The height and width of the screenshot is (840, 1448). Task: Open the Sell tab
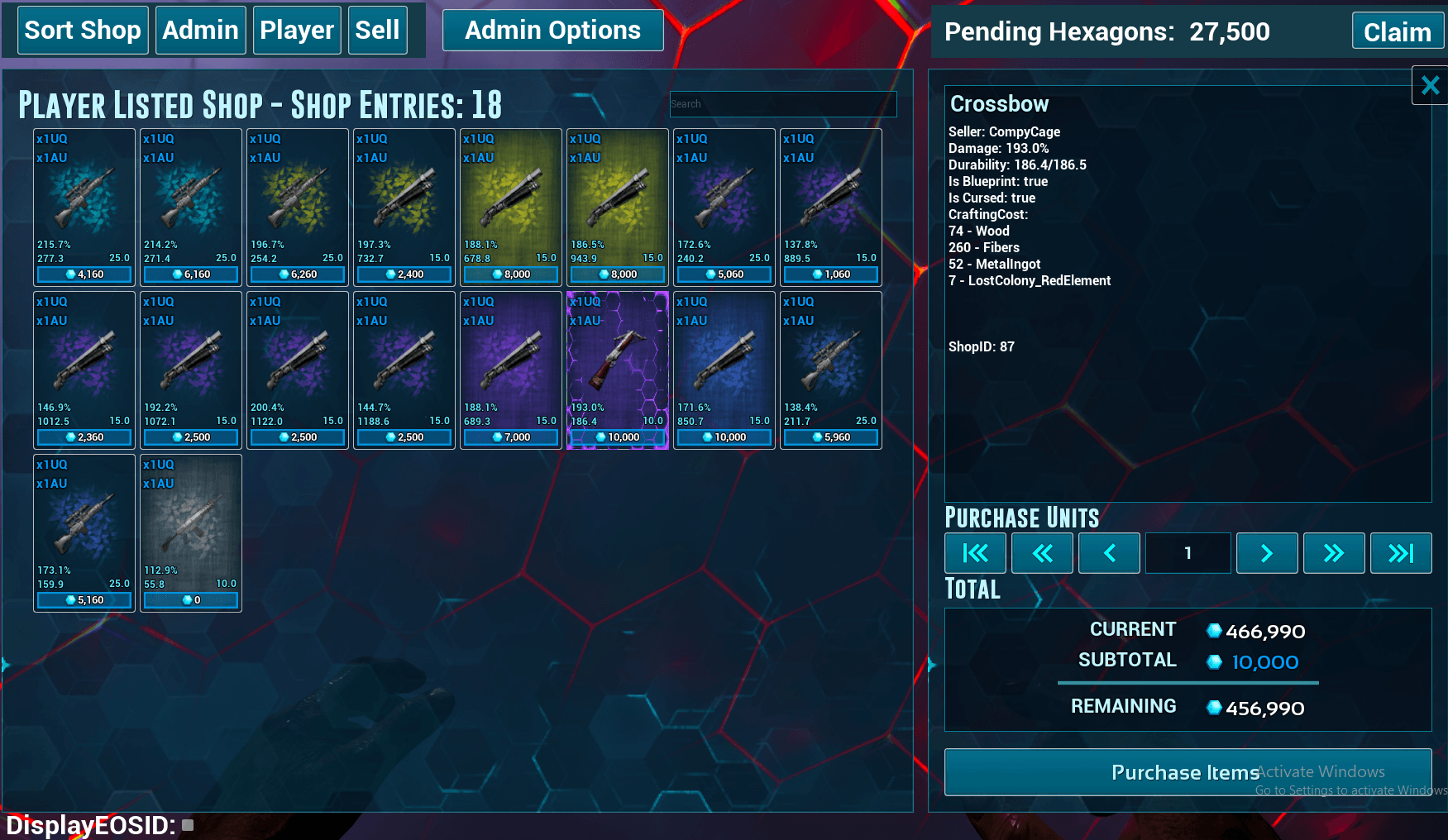click(x=377, y=31)
